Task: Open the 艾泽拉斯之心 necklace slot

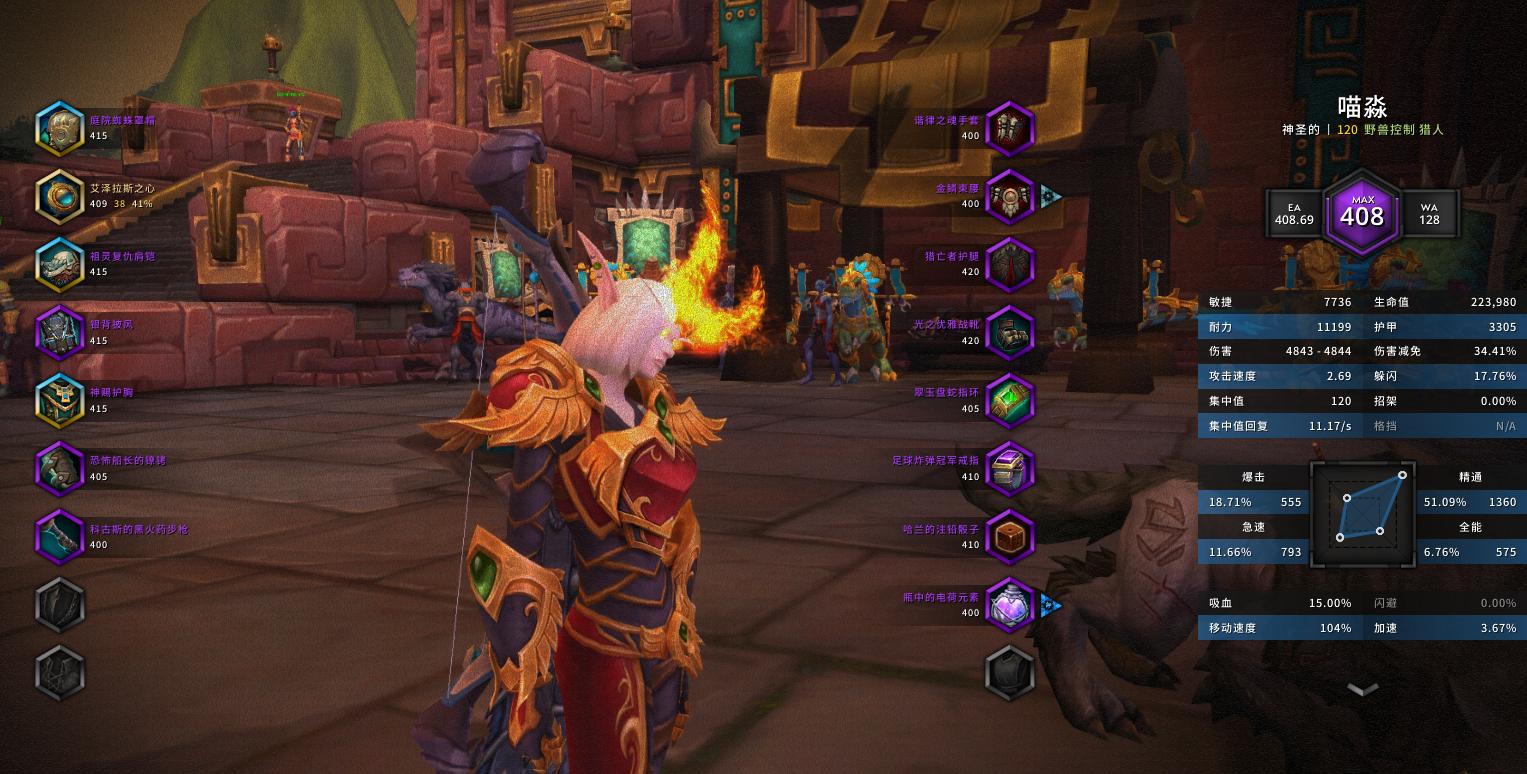Action: tap(60, 196)
